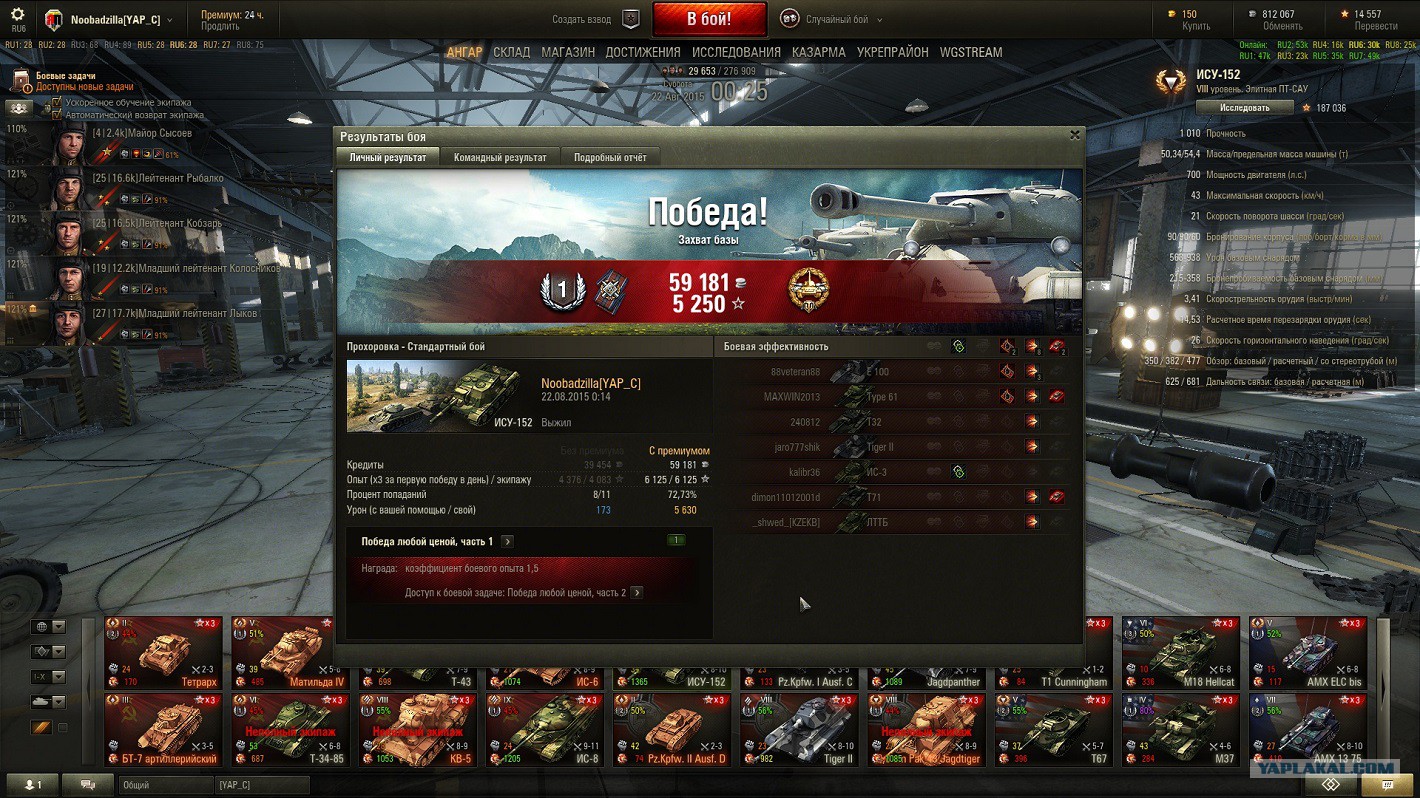The image size is (1420, 798).
Task: Open the КАЗАРМА section
Action: 818,52
